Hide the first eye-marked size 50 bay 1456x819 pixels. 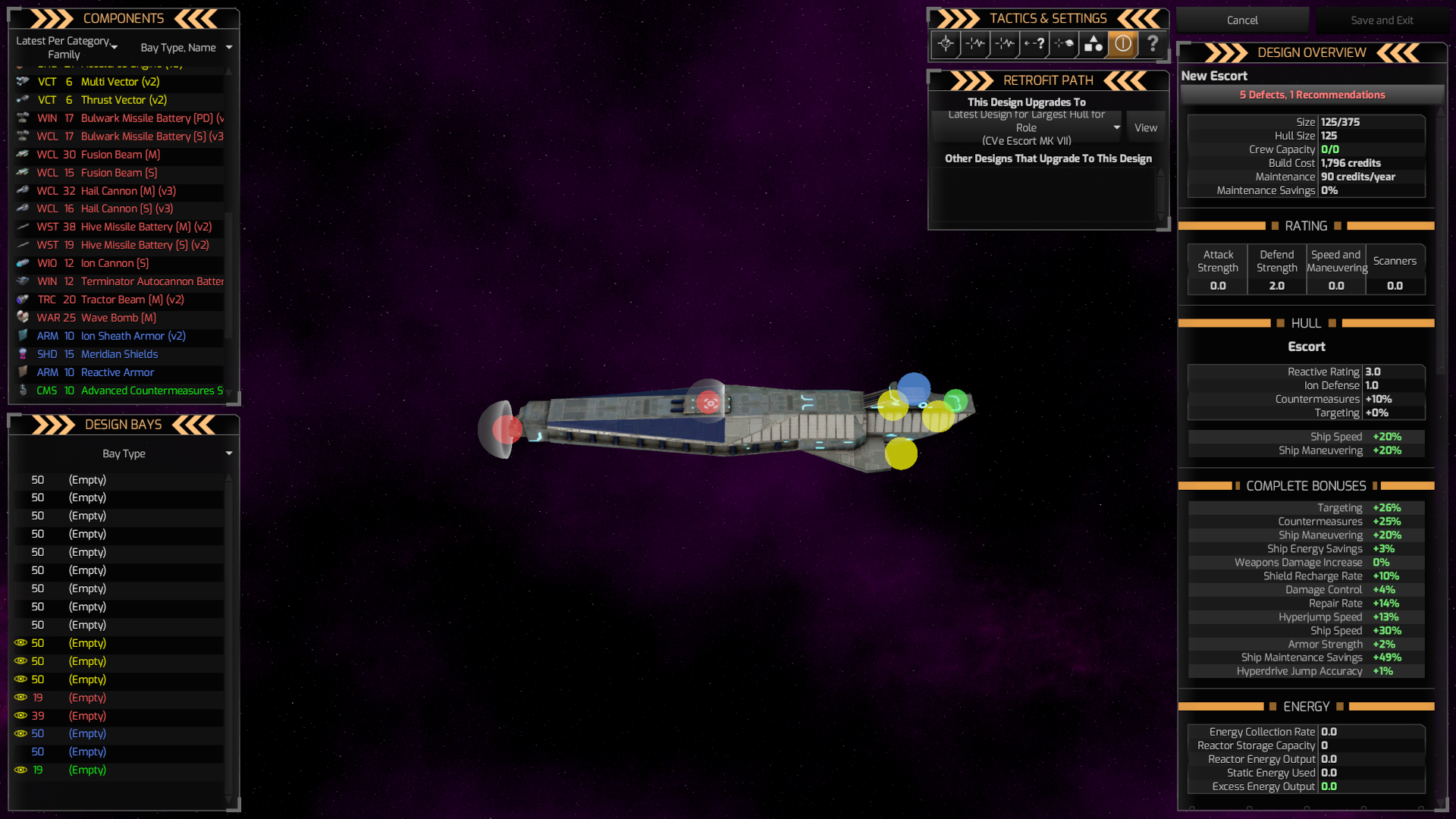(x=20, y=643)
